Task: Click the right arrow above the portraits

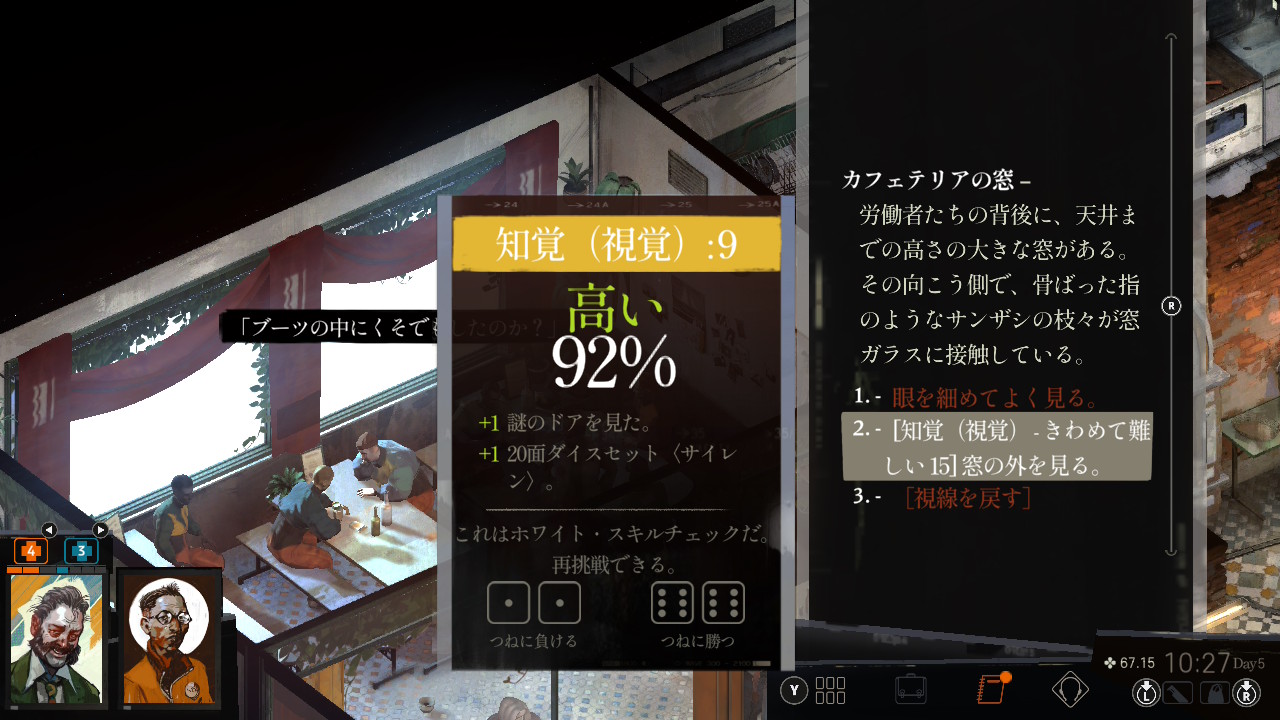Action: [x=100, y=529]
